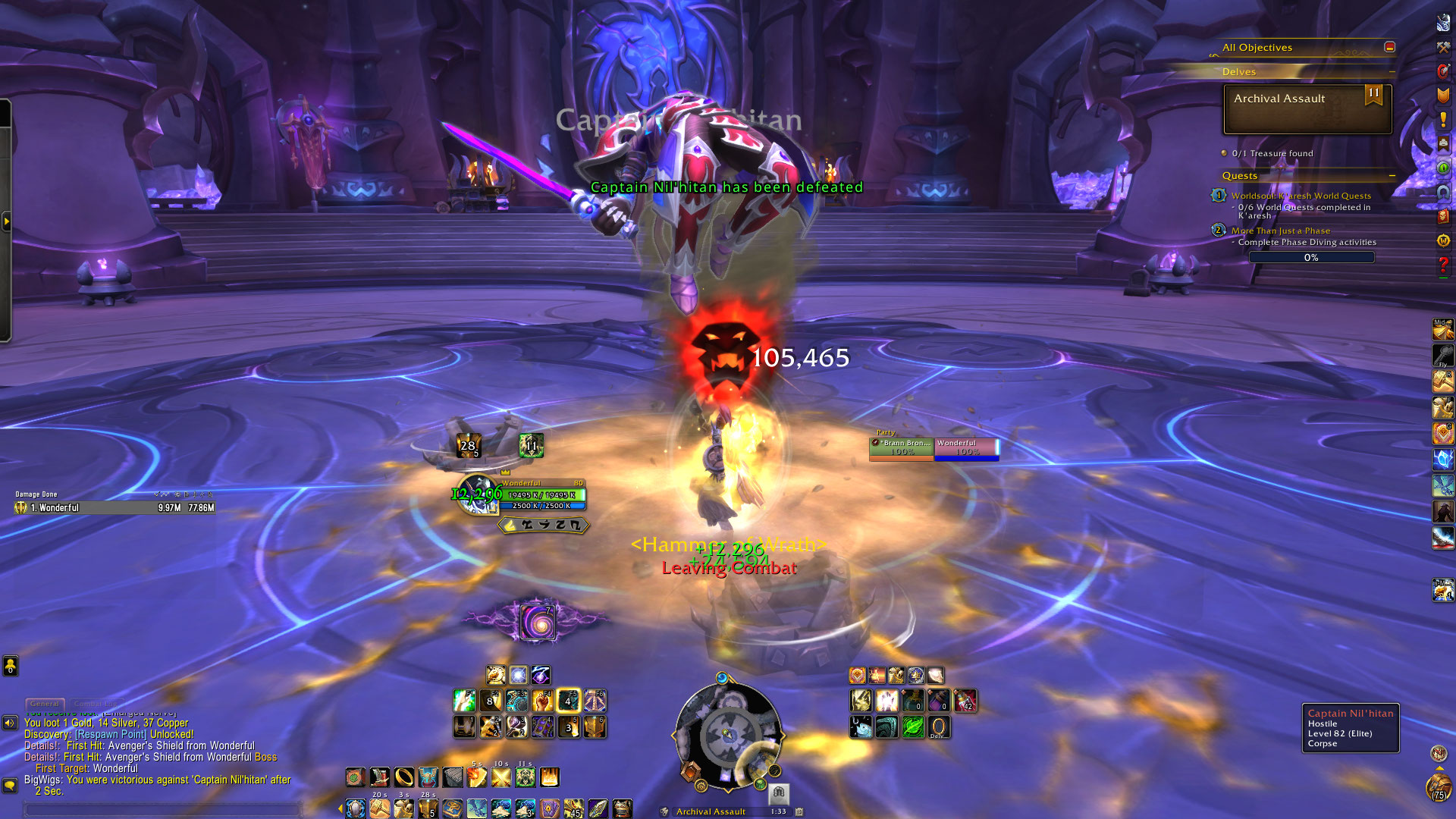Screen dimensions: 1456x819
Task: Use the gold ring action slot
Action: pyautogui.click(x=404, y=777)
